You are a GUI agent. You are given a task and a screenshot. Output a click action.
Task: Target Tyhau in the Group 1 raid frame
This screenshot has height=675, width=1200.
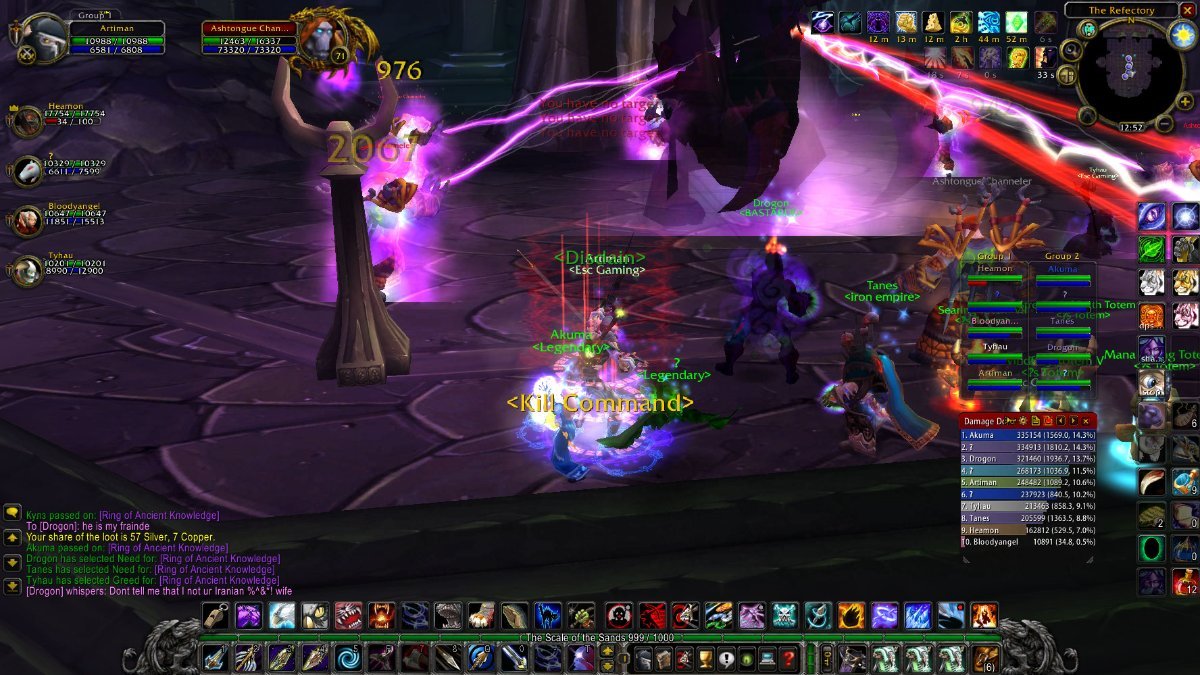click(994, 347)
